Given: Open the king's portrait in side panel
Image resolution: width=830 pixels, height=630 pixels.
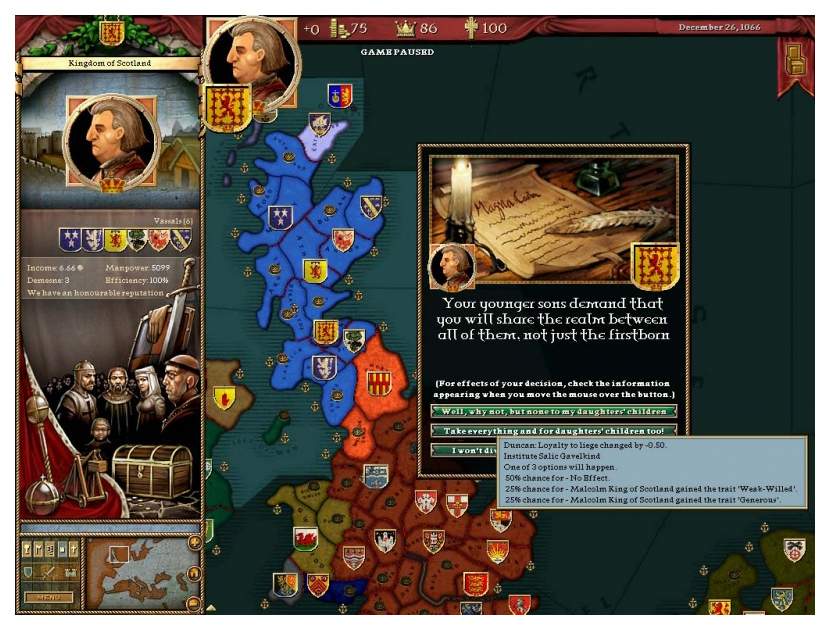Looking at the screenshot, I should [x=111, y=141].
